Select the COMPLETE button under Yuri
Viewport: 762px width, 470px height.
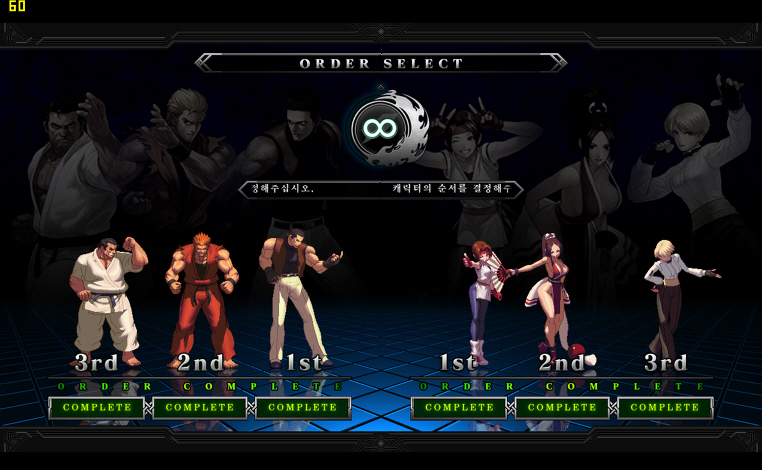(459, 408)
